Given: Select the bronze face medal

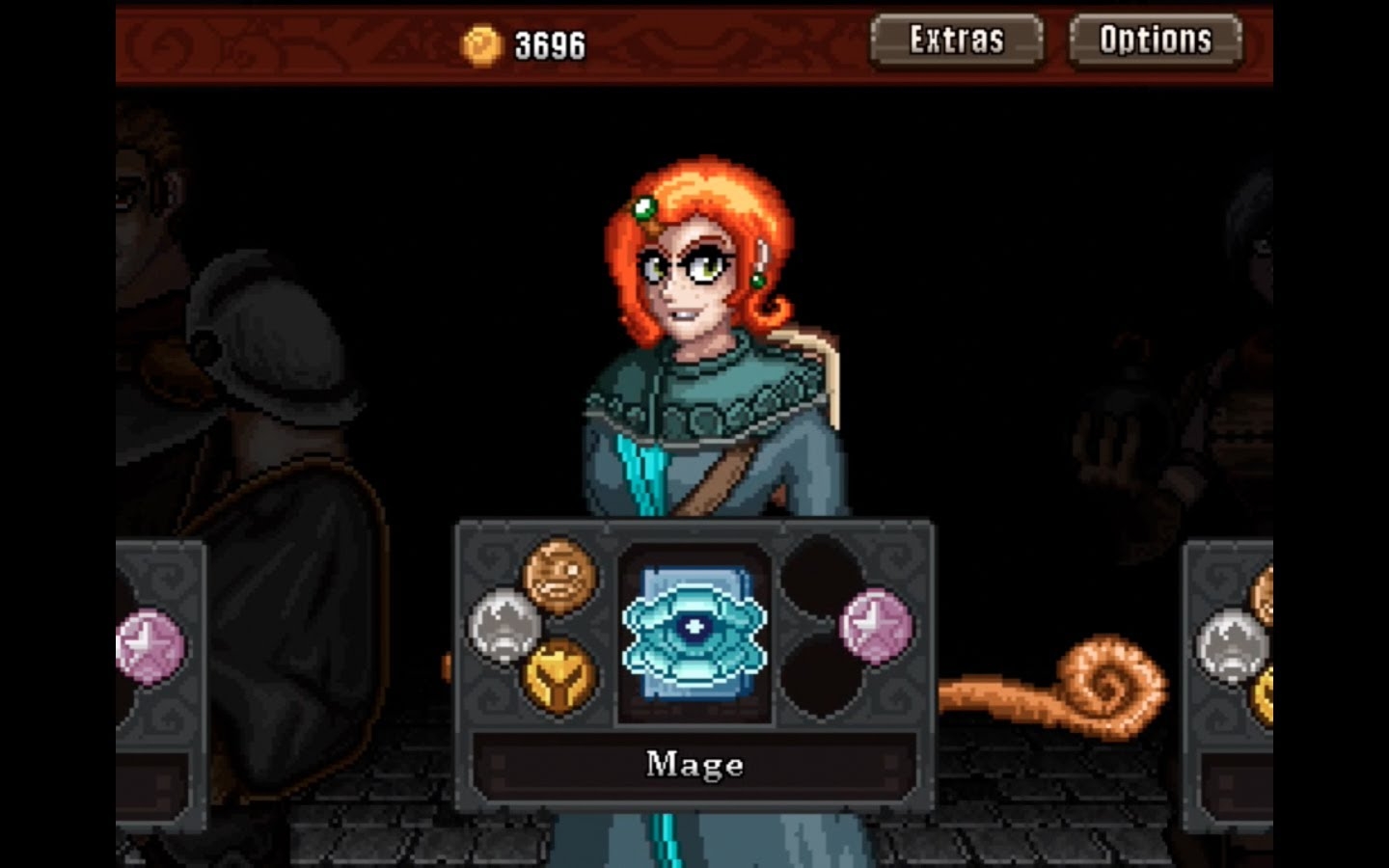Looking at the screenshot, I should coord(559,575).
